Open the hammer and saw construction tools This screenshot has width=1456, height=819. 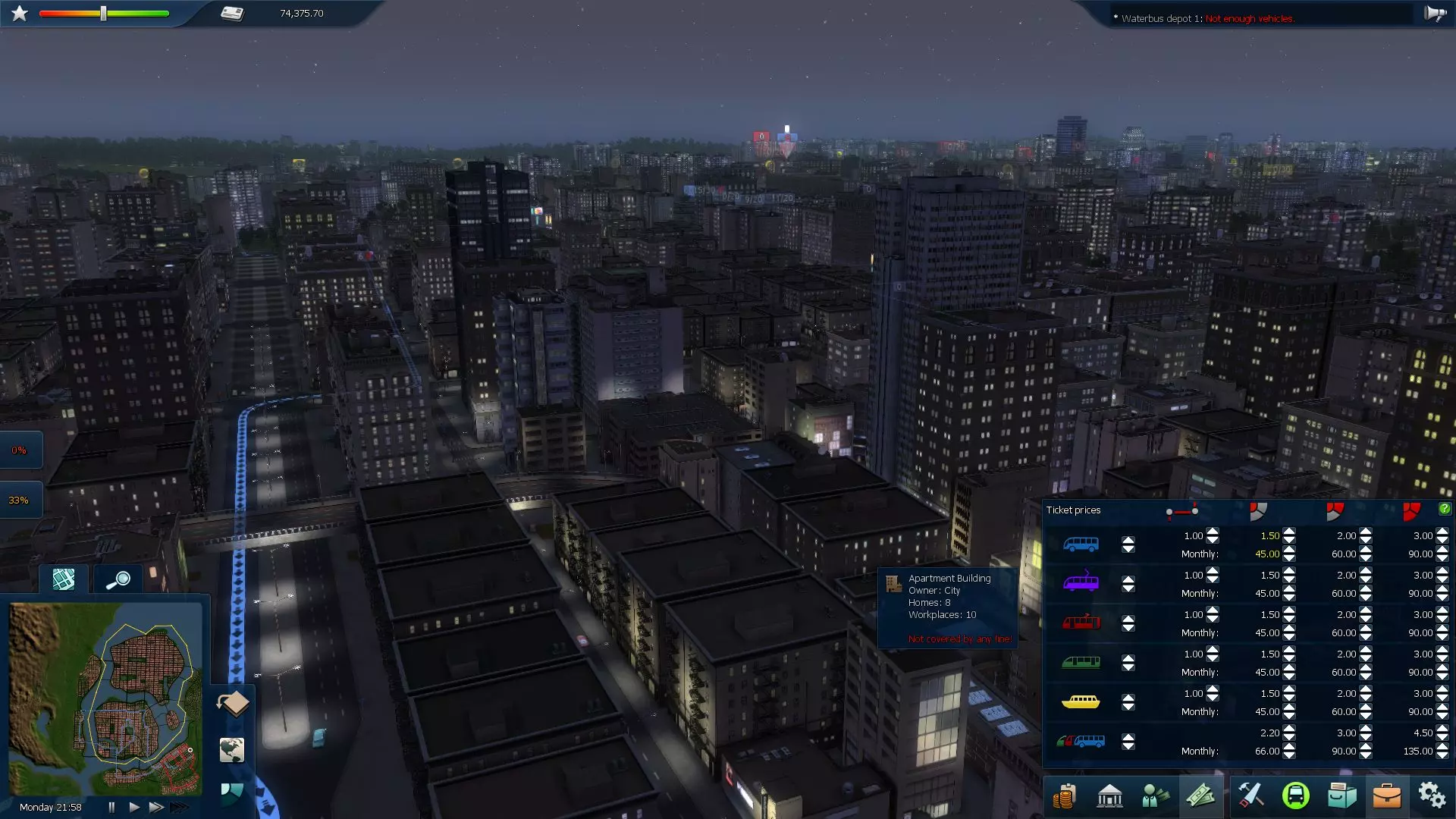[x=1250, y=795]
